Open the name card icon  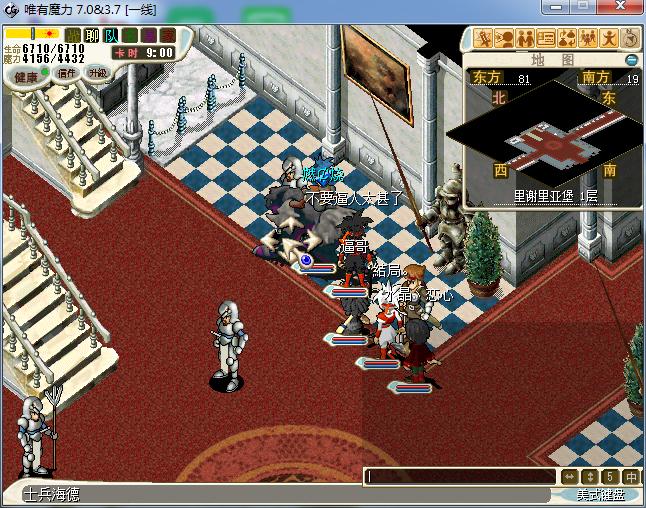[546, 39]
